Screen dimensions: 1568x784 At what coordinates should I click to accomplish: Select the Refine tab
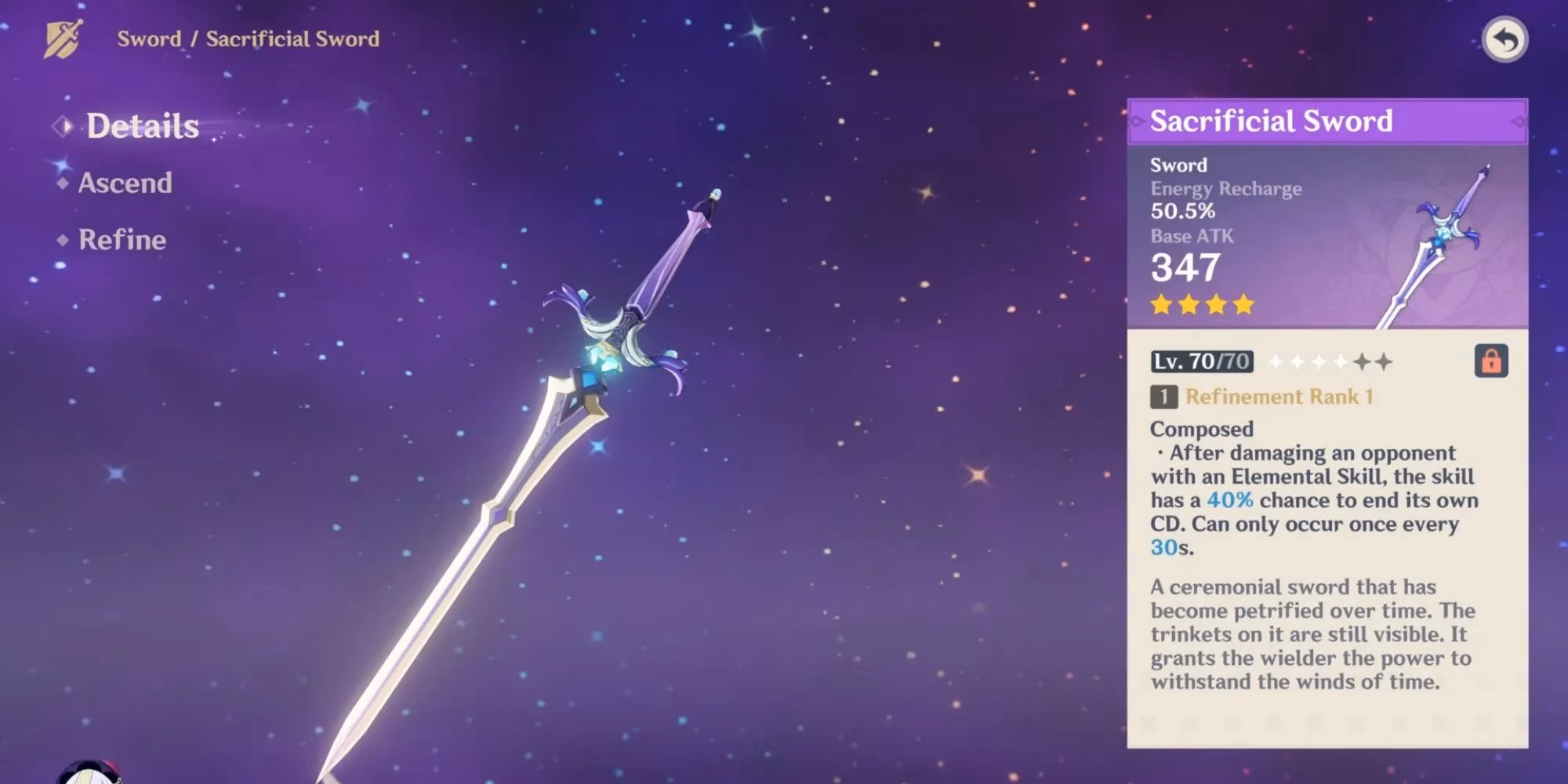click(122, 240)
